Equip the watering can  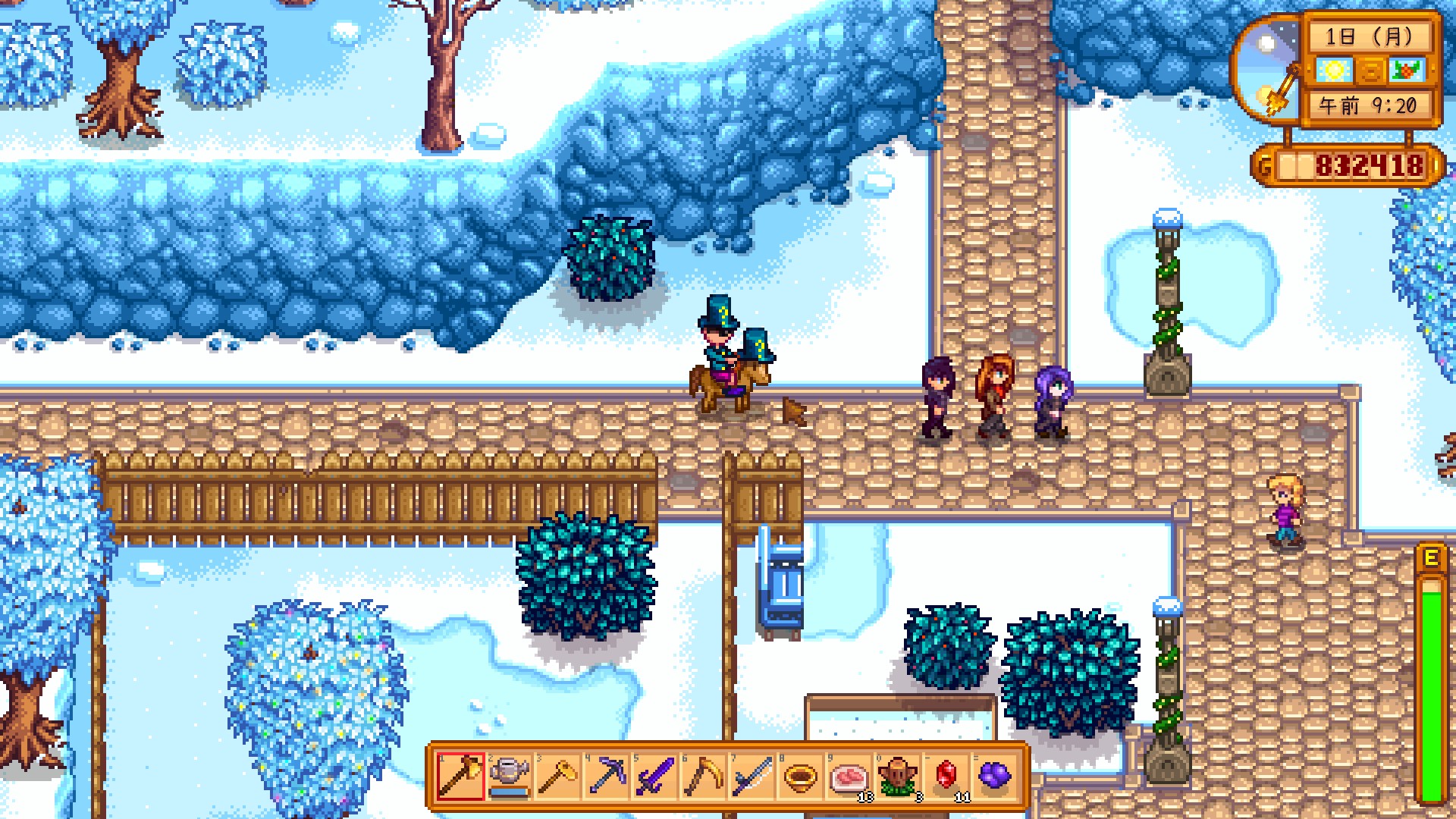(509, 777)
